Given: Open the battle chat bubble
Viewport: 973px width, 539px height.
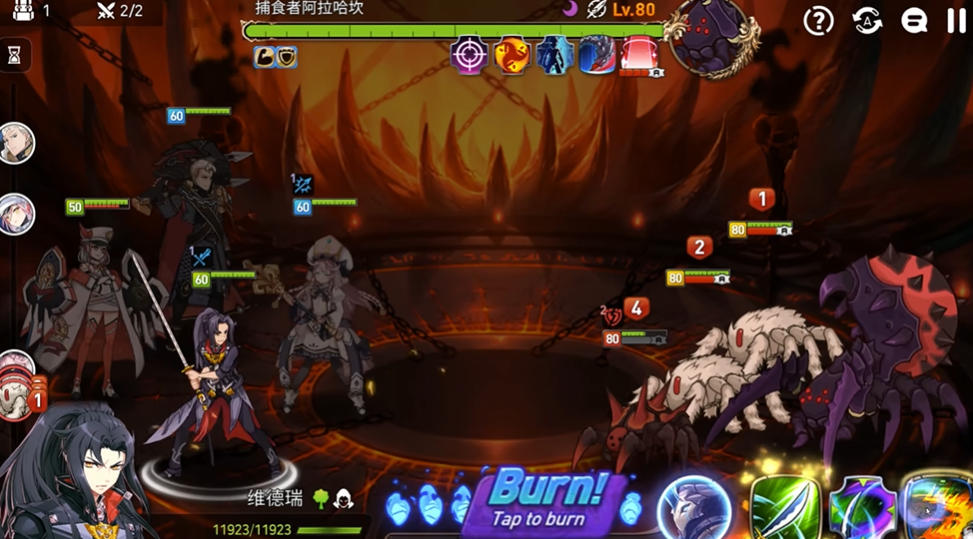Looking at the screenshot, I should click(913, 21).
